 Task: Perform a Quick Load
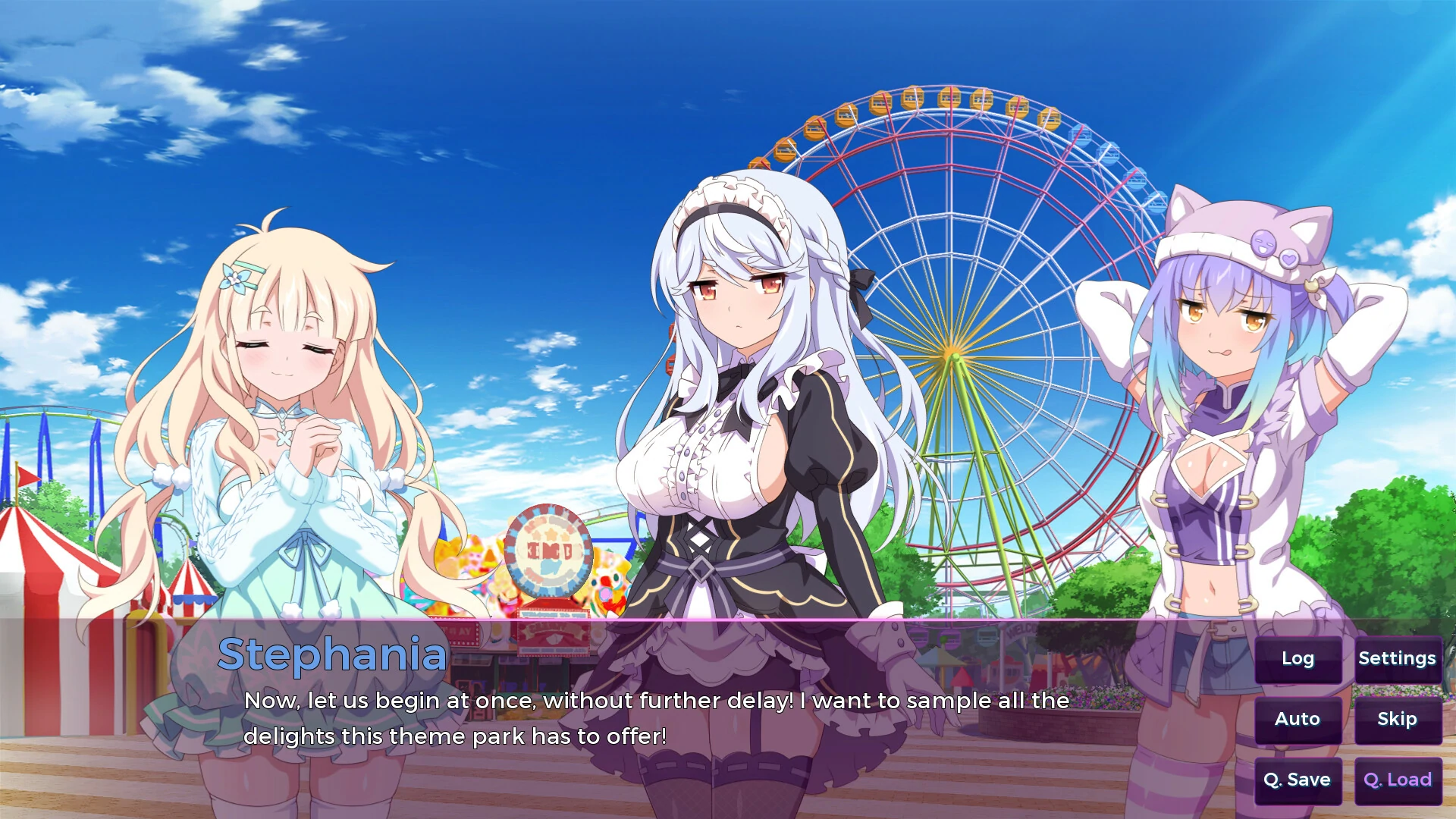1396,779
